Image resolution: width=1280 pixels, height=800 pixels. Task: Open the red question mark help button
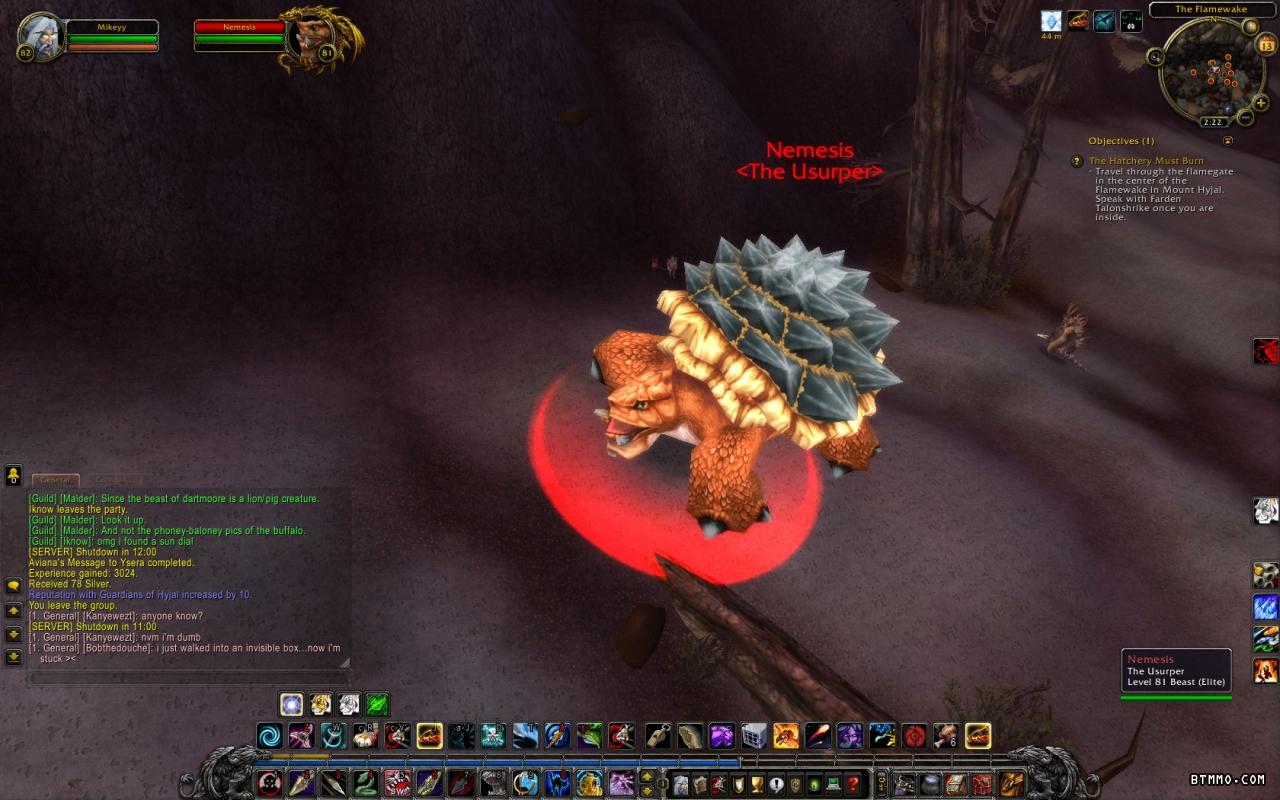tap(853, 784)
